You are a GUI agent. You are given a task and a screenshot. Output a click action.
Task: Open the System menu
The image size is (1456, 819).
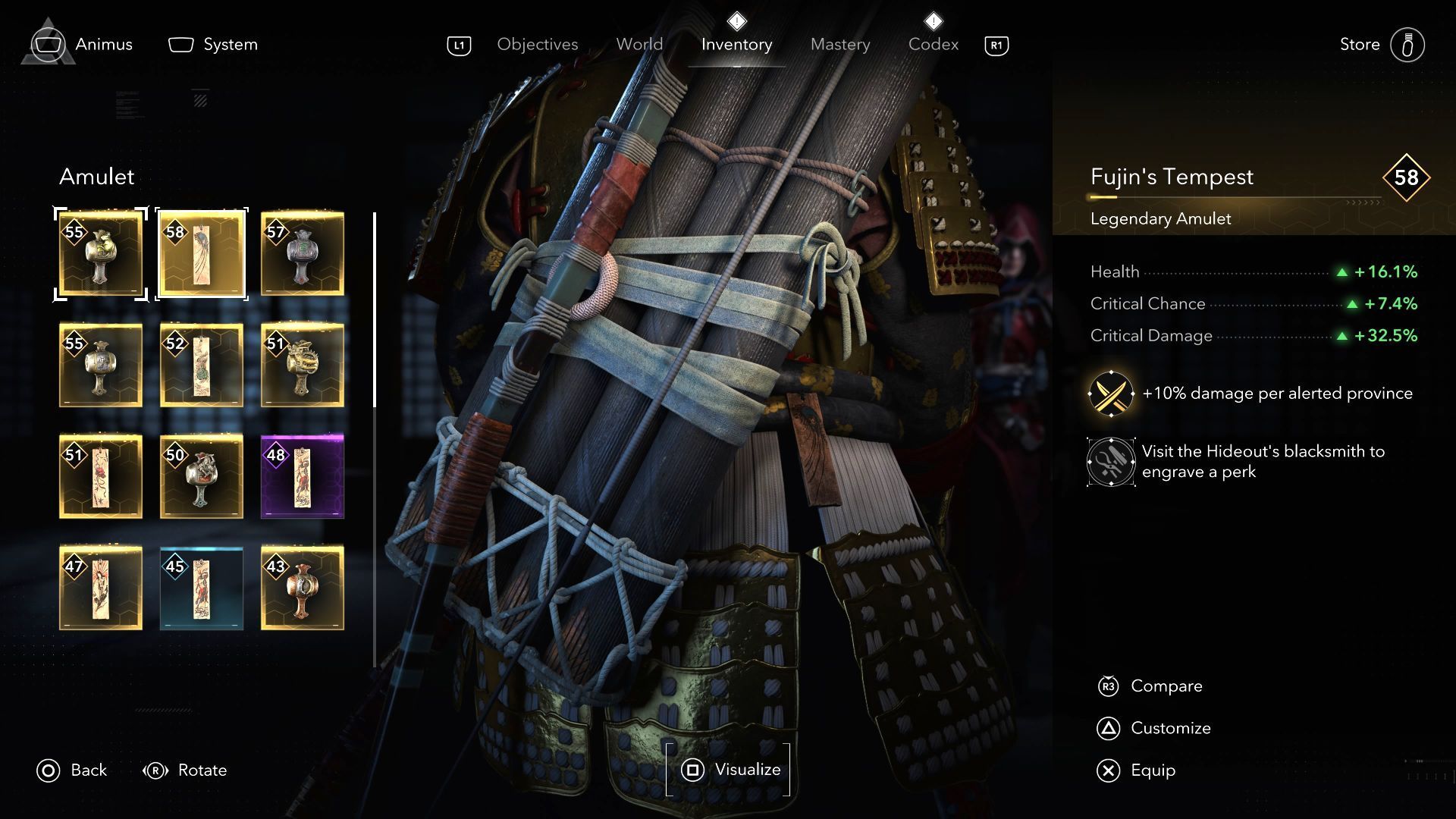pyautogui.click(x=213, y=45)
